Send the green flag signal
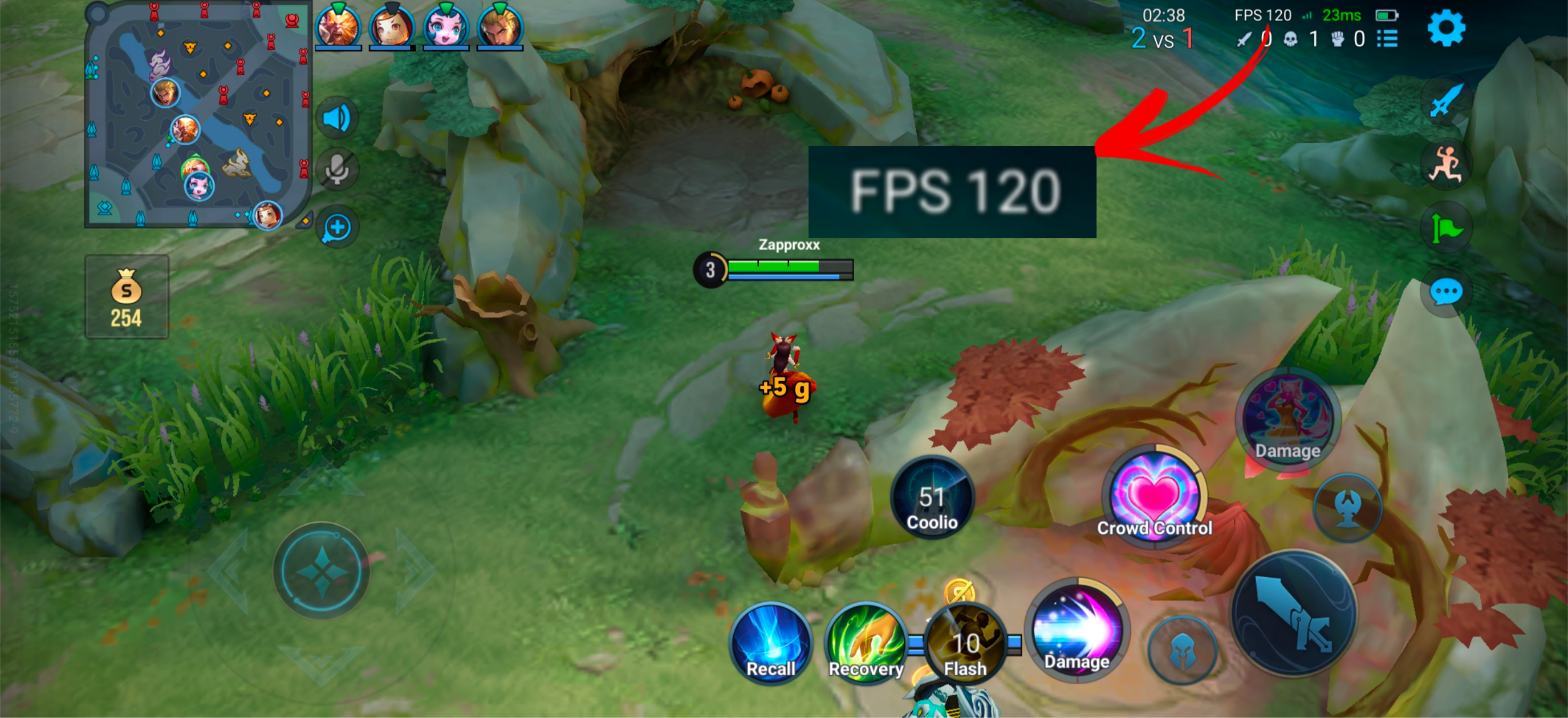This screenshot has height=718, width=1568. [1445, 229]
